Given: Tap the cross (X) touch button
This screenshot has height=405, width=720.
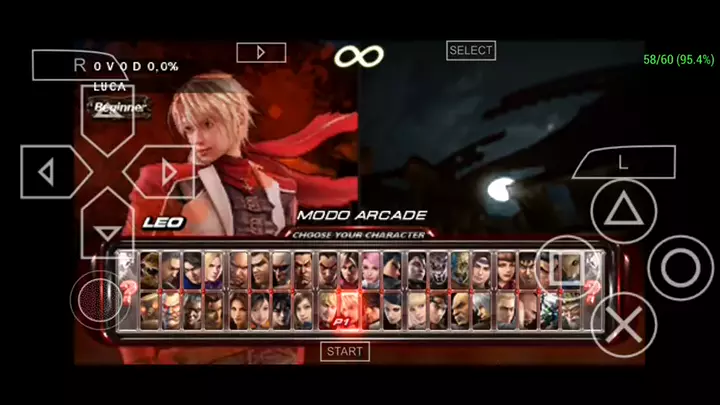Looking at the screenshot, I should click(625, 325).
